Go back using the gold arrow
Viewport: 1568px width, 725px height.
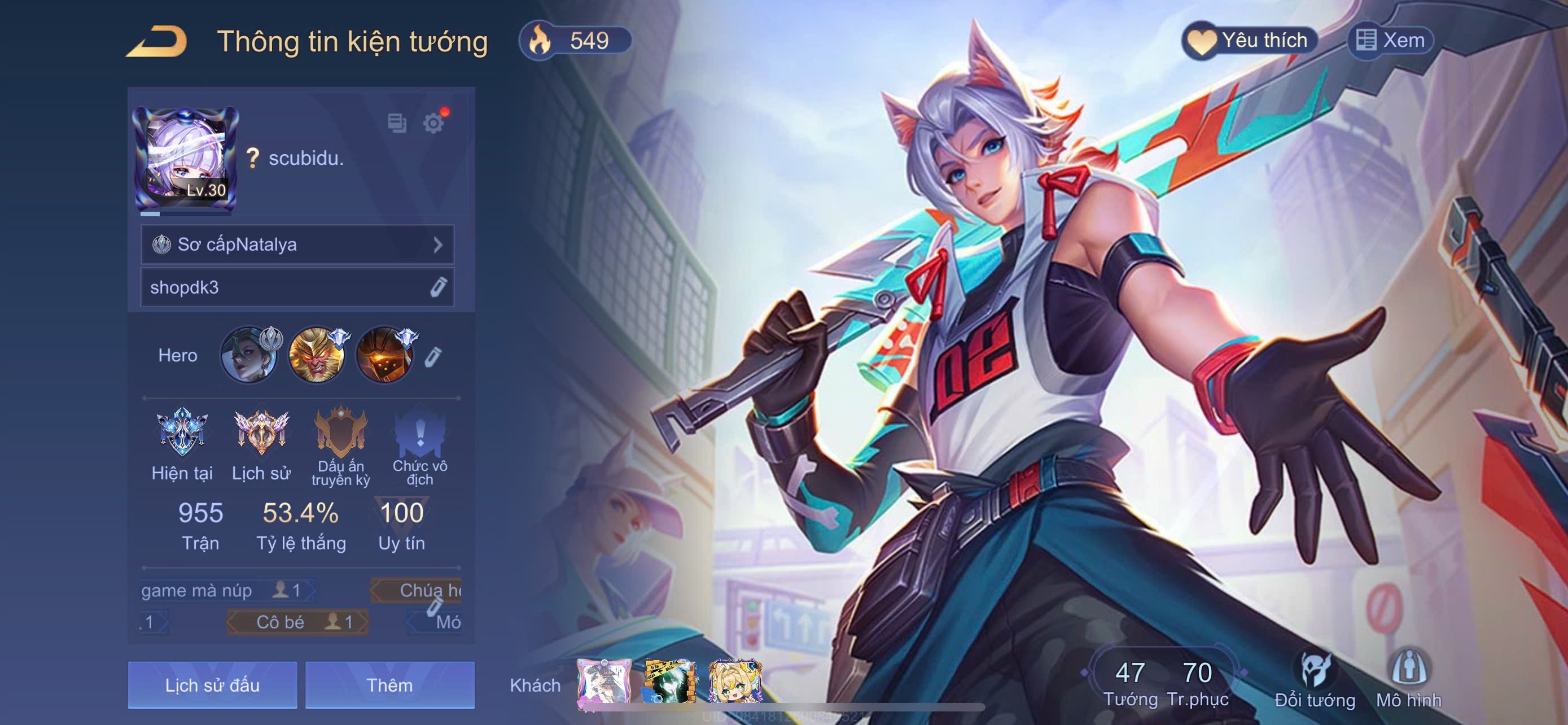pyautogui.click(x=156, y=42)
